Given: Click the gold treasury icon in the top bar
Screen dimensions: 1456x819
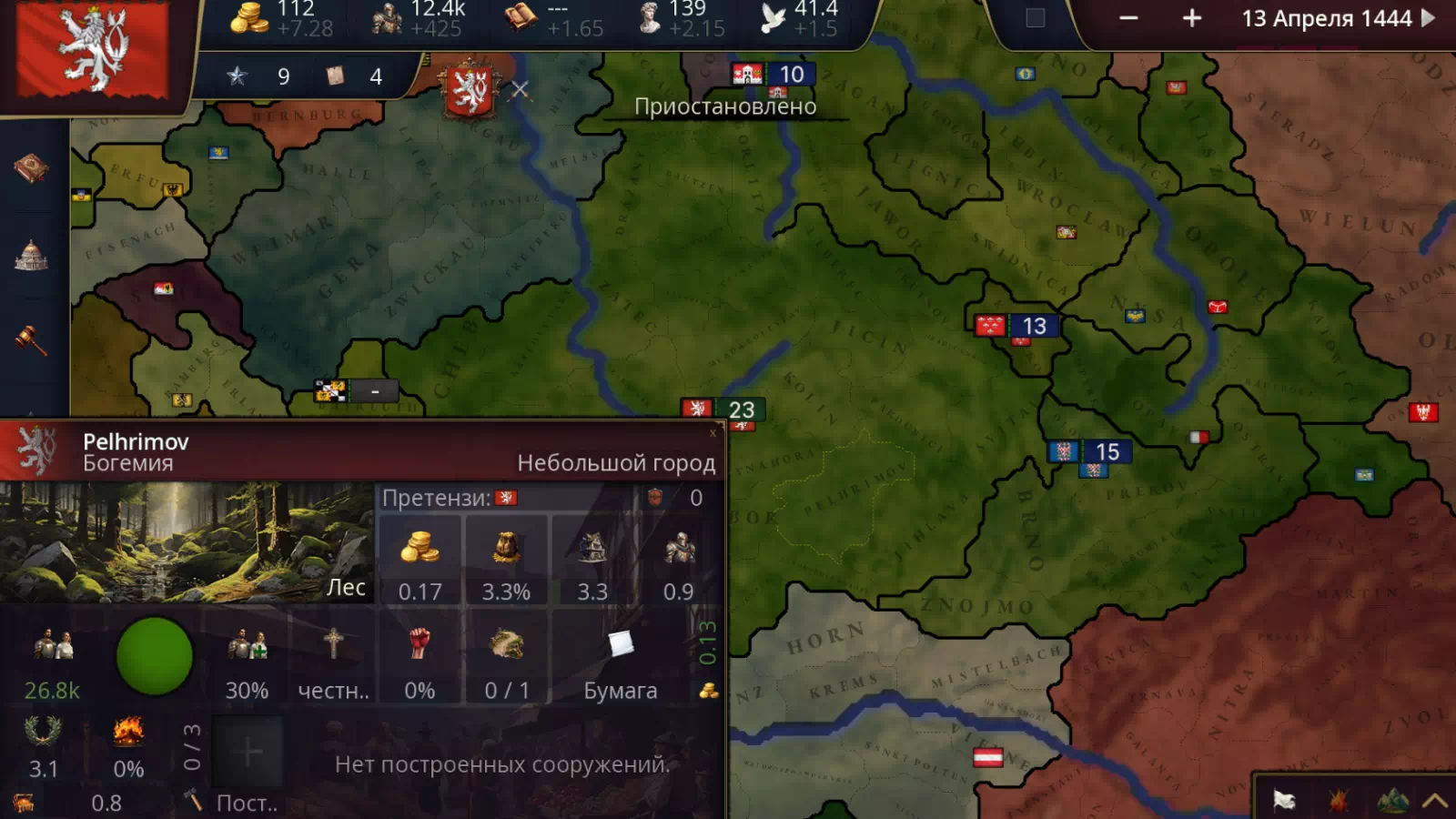Looking at the screenshot, I should (248, 18).
